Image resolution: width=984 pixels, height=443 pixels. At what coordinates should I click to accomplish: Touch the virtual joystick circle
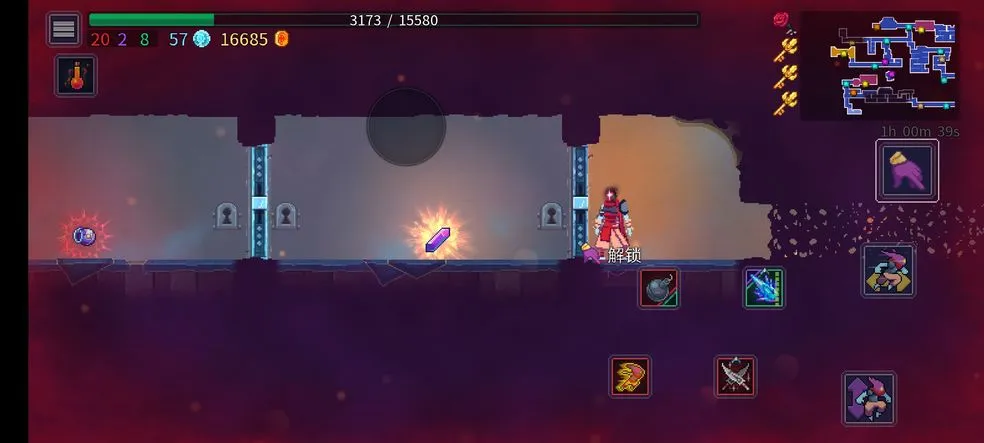click(406, 127)
